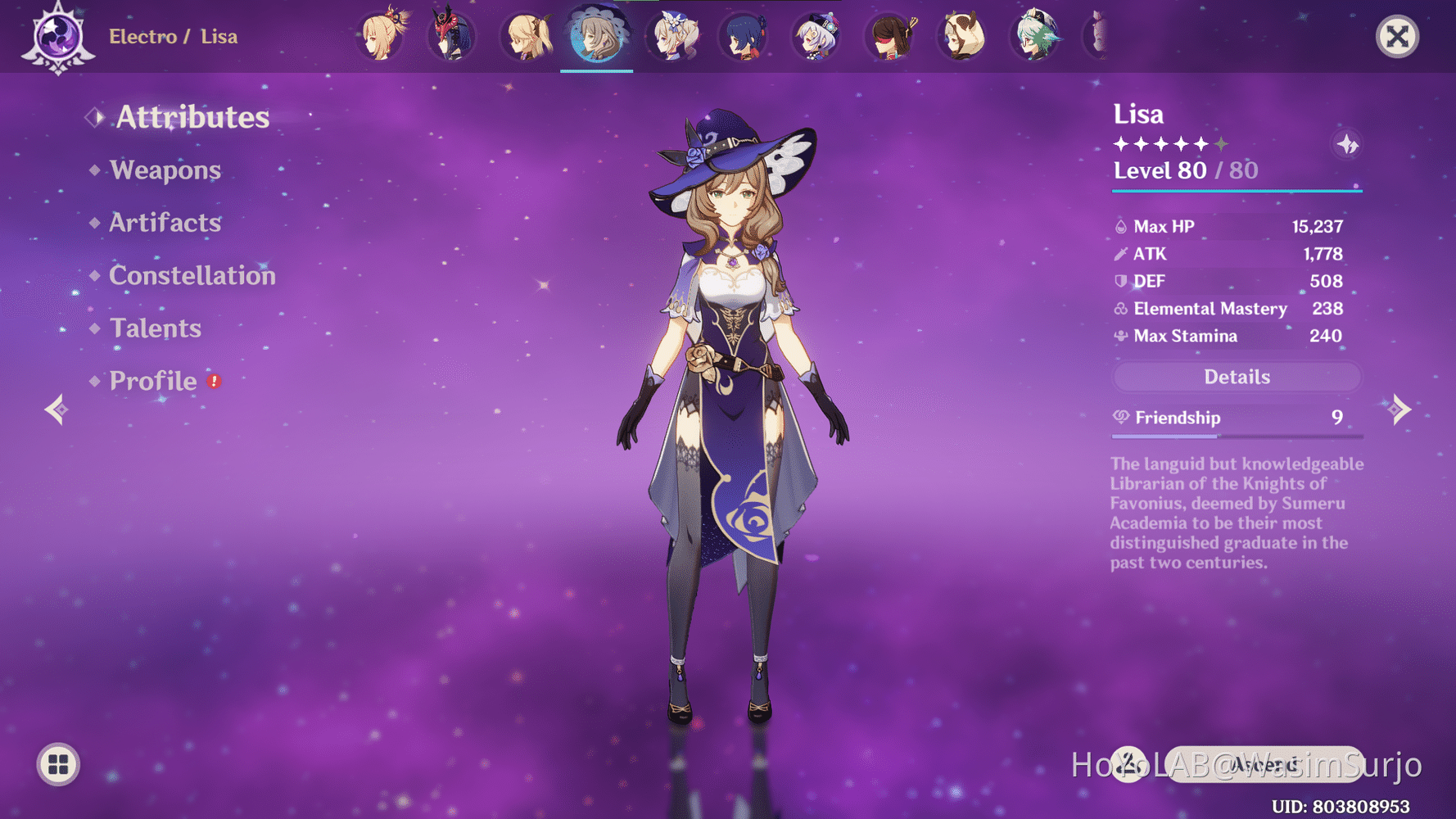Viewport: 1456px width, 819px height.
Task: Click the sparkle icon beside Lisa's stars
Action: pos(1347,145)
